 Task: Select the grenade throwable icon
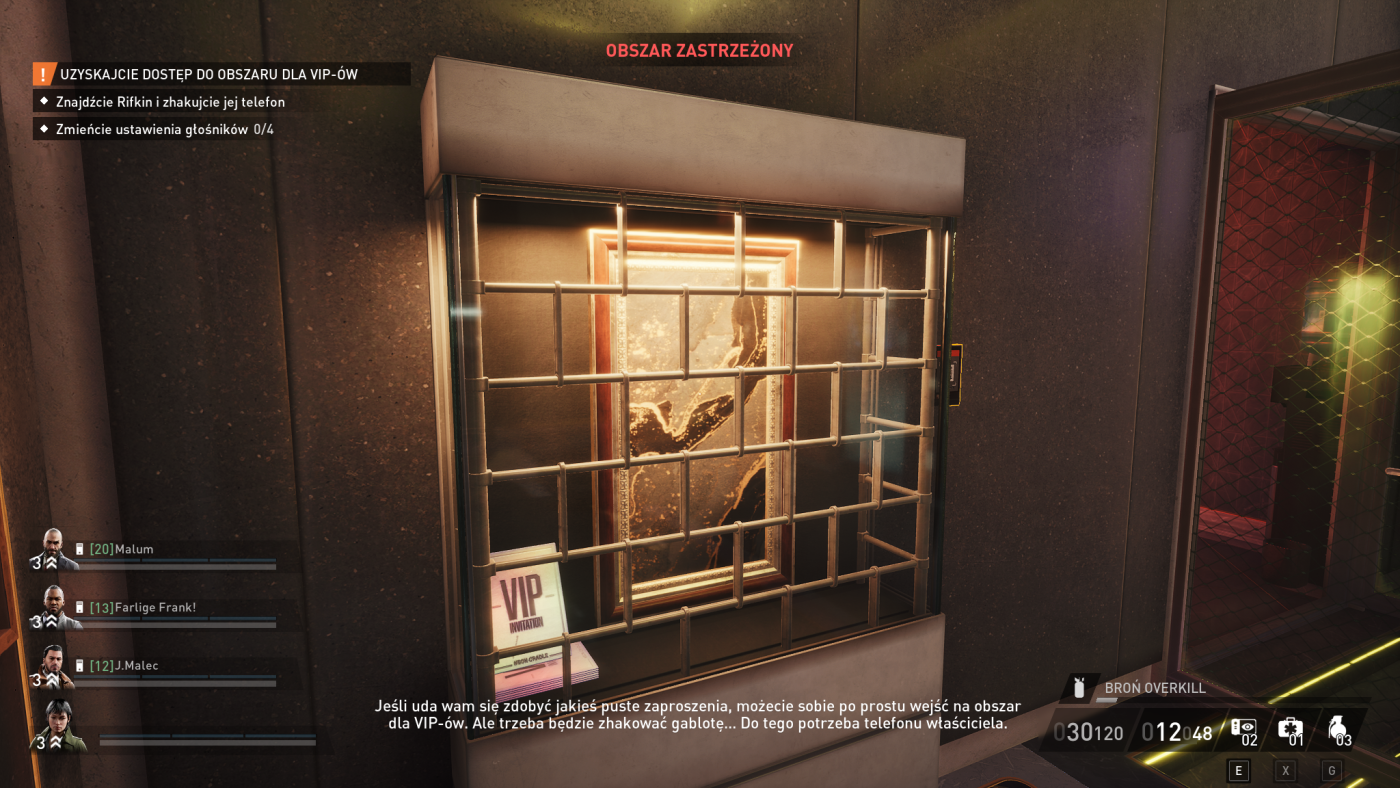pyautogui.click(x=1340, y=730)
